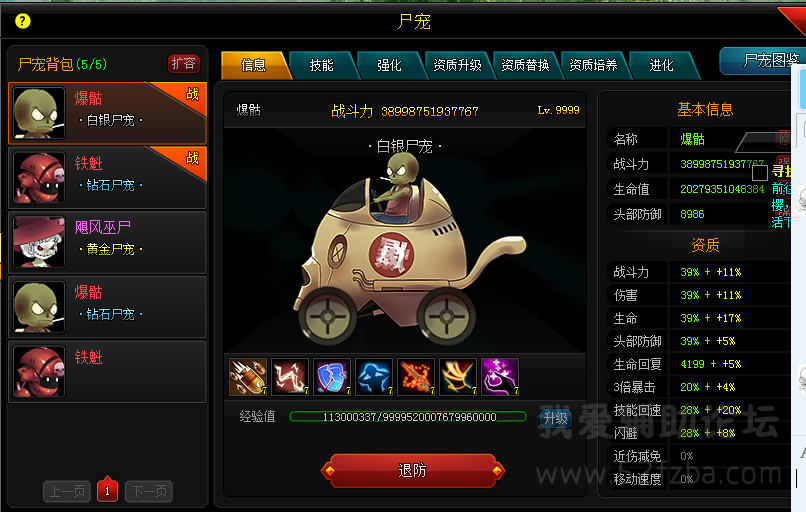Go to the 上一页 previous page

[67, 490]
